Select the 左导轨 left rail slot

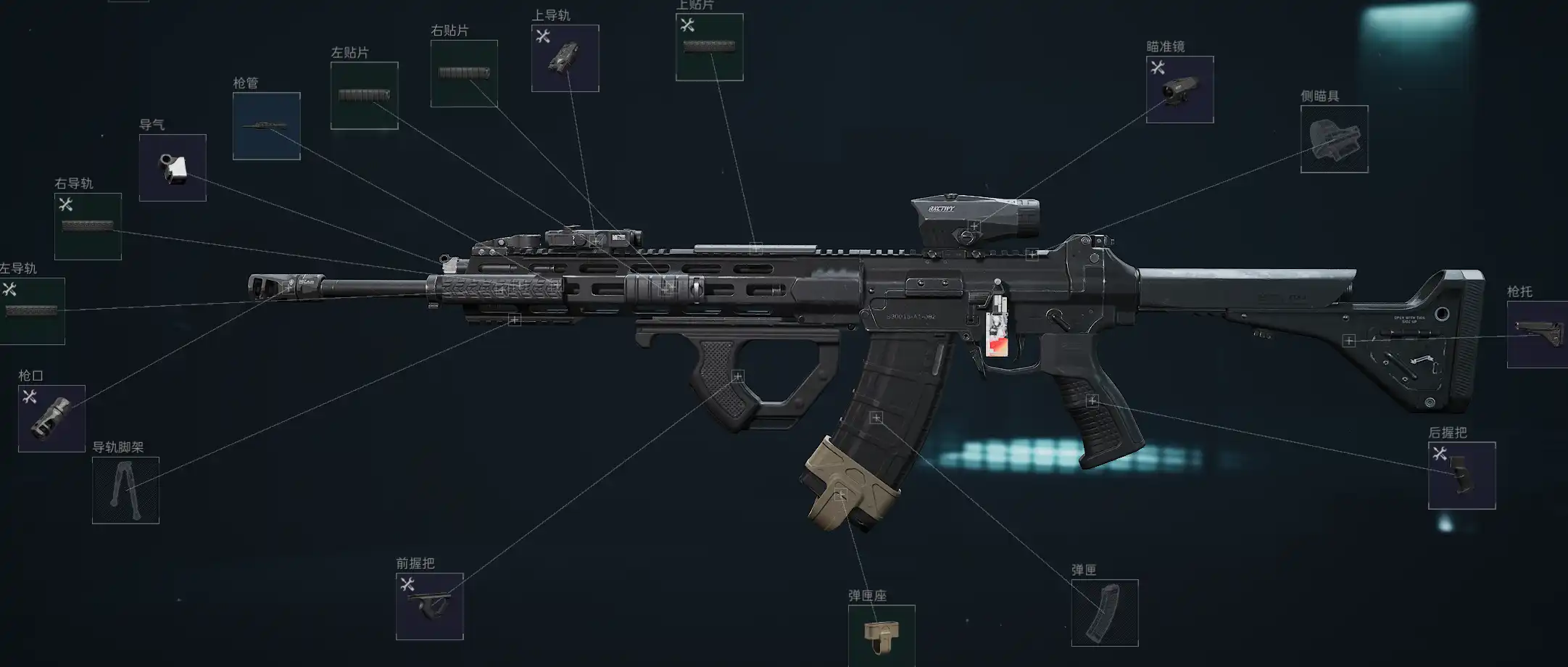click(x=32, y=311)
